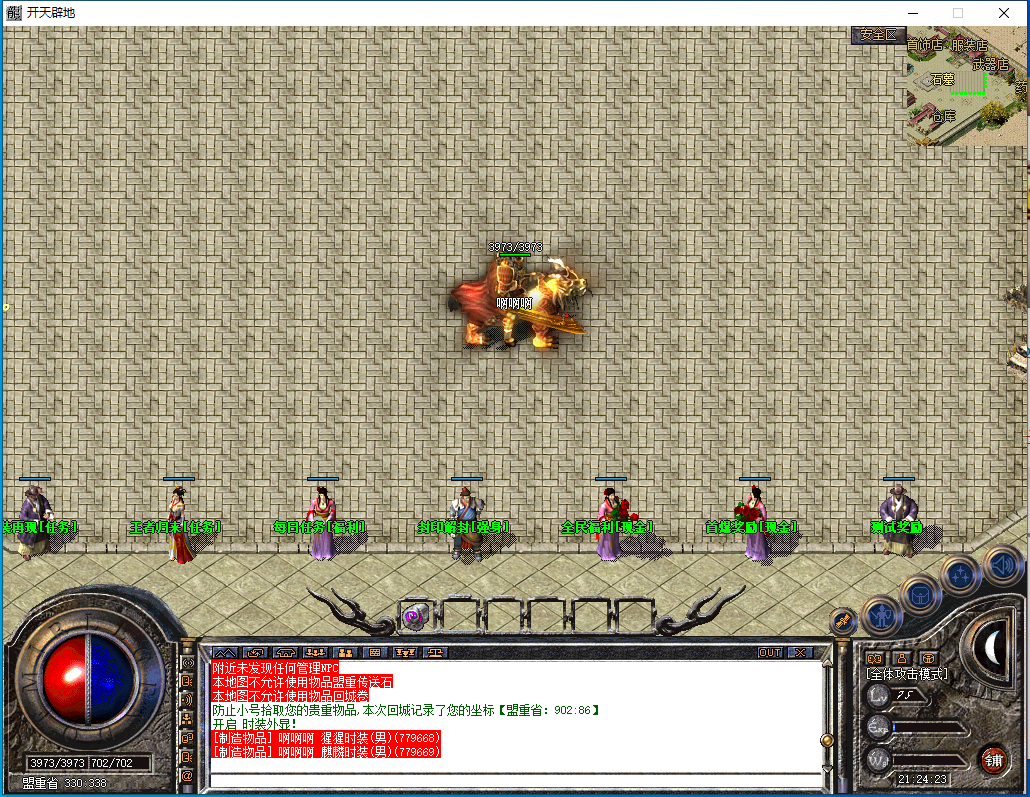The height and width of the screenshot is (797, 1030).
Task: Open the bag inventory round button
Action: [920, 594]
